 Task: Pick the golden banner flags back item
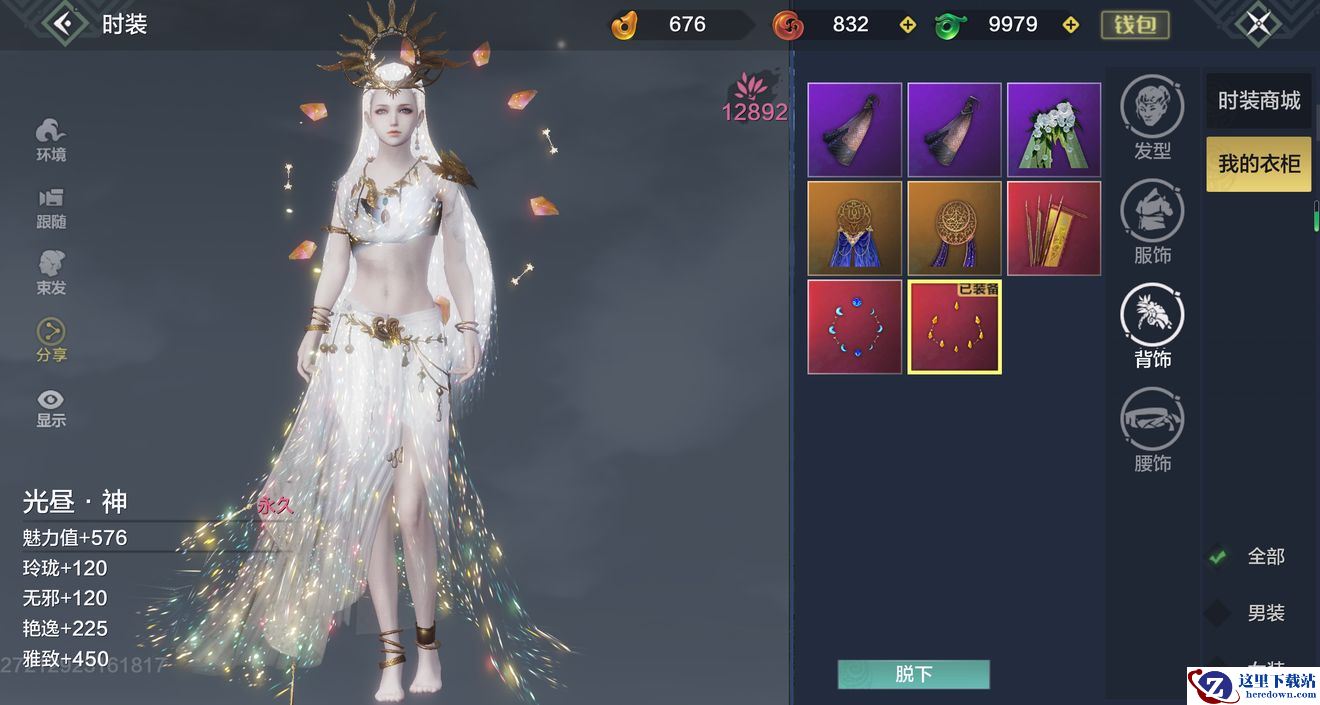pyautogui.click(x=1054, y=228)
